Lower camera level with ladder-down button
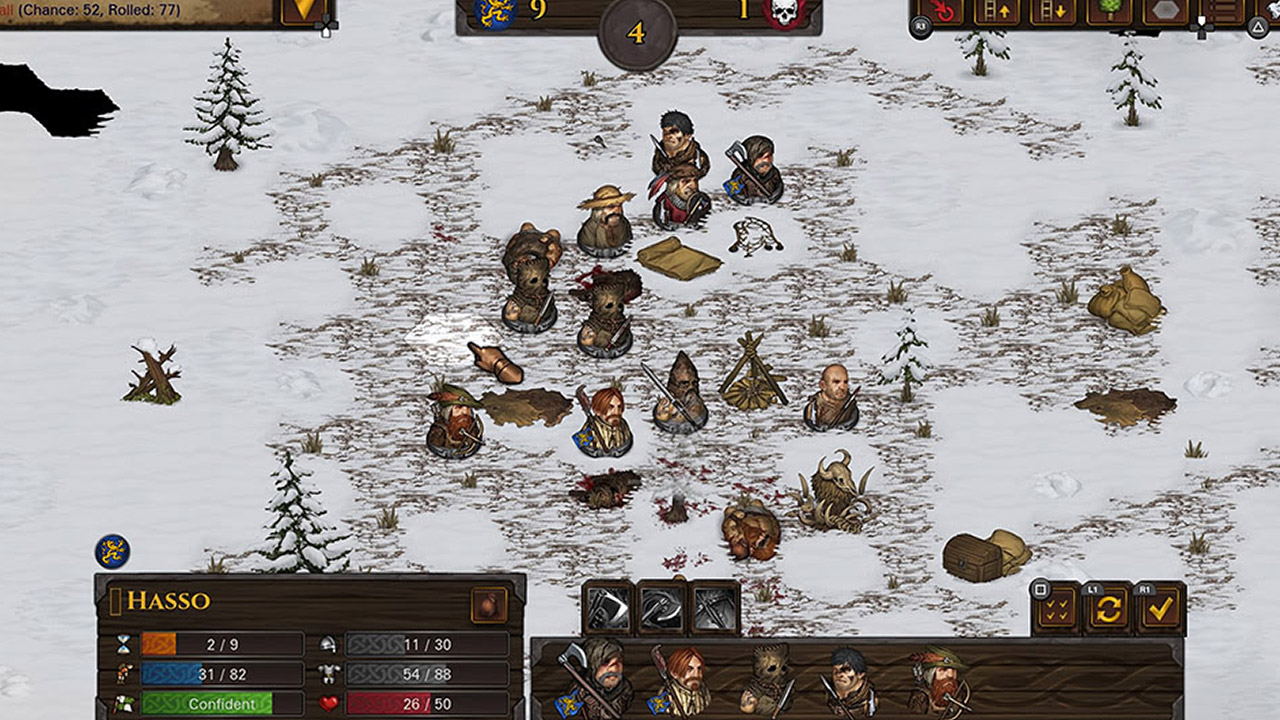1280x720 pixels. click(1052, 10)
